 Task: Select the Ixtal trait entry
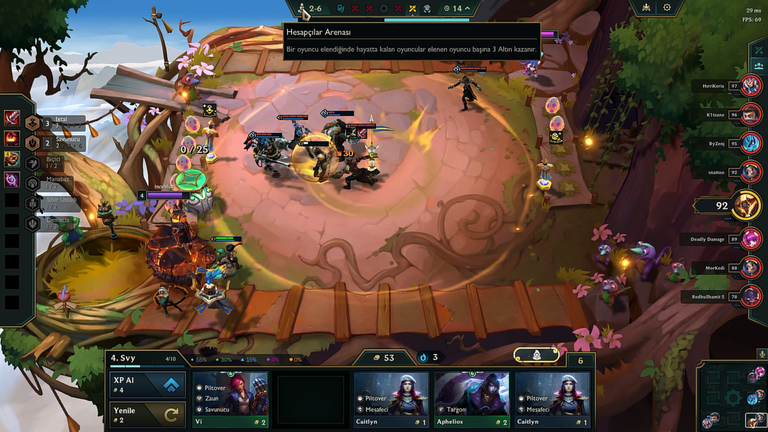coord(55,123)
